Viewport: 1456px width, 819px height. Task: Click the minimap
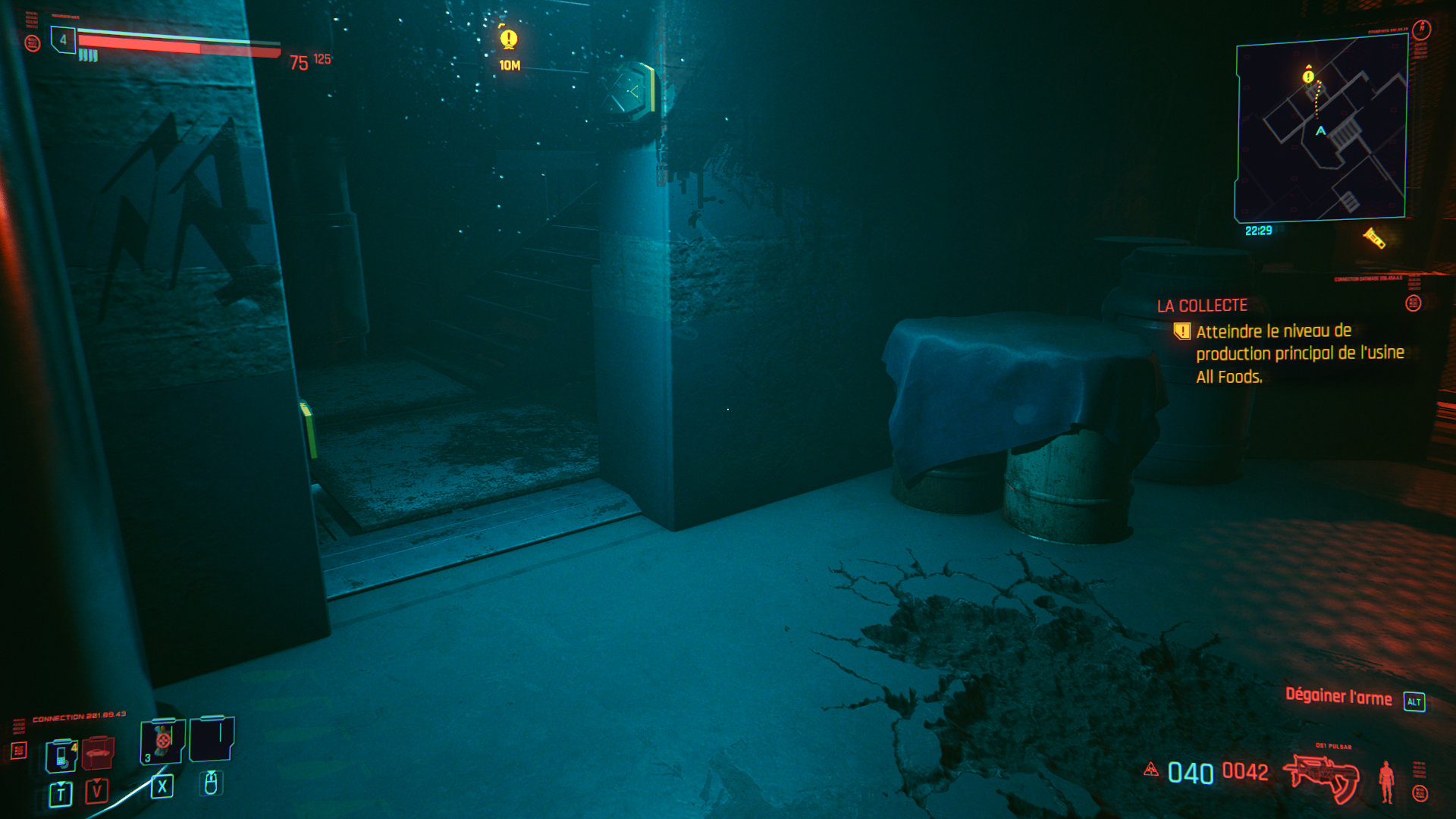pos(1321,129)
